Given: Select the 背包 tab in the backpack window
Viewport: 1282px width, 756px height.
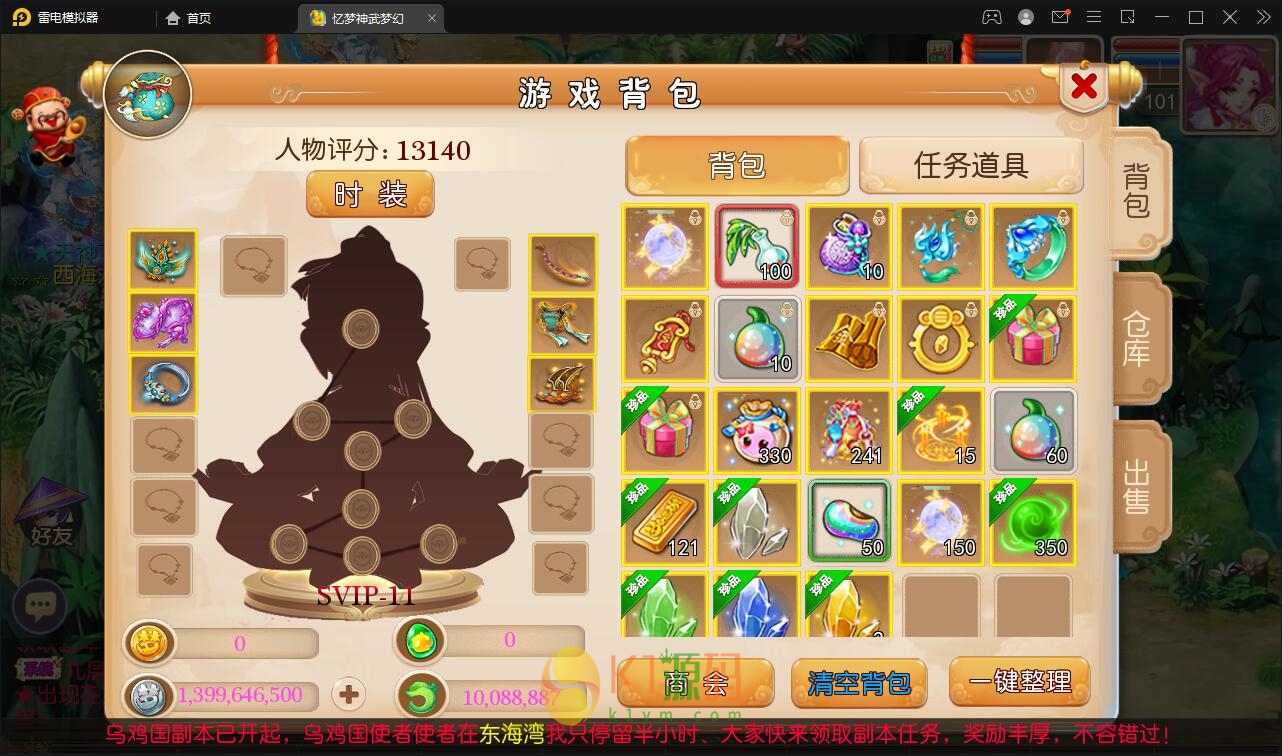Looking at the screenshot, I should tap(737, 165).
